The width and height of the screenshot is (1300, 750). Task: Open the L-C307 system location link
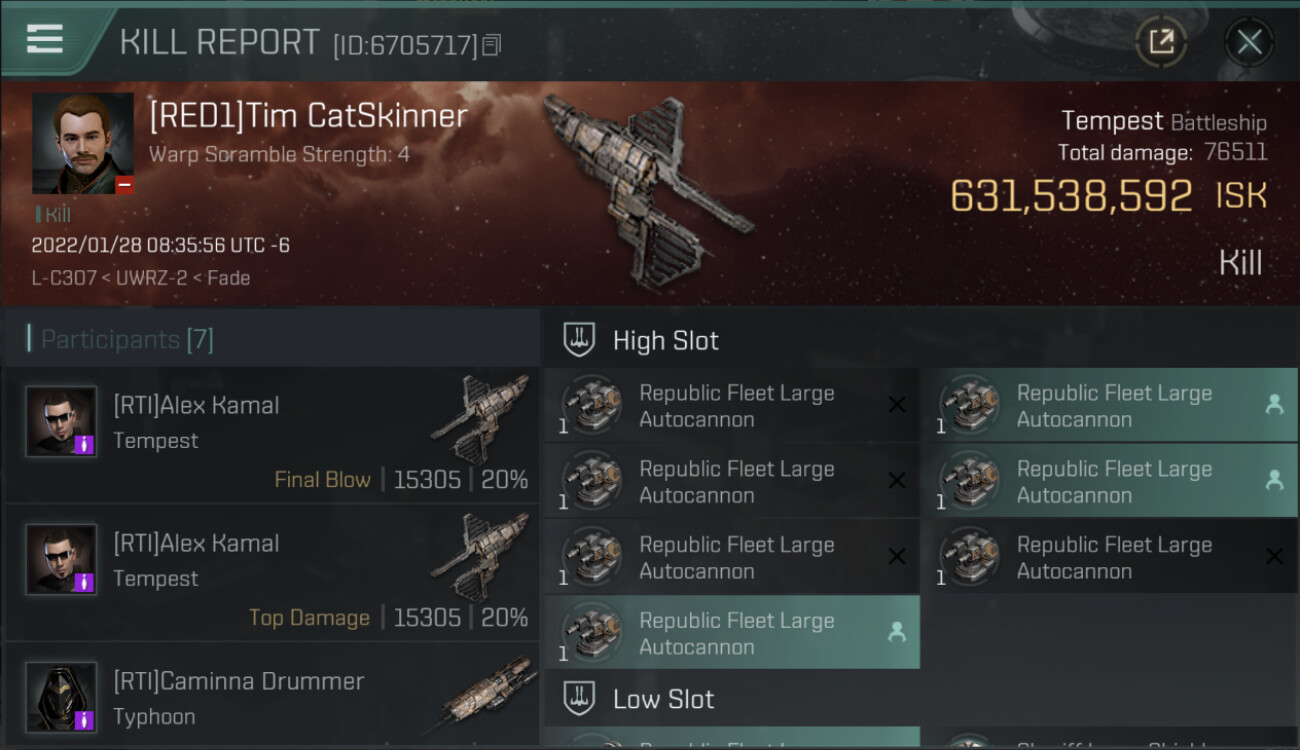coord(60,278)
